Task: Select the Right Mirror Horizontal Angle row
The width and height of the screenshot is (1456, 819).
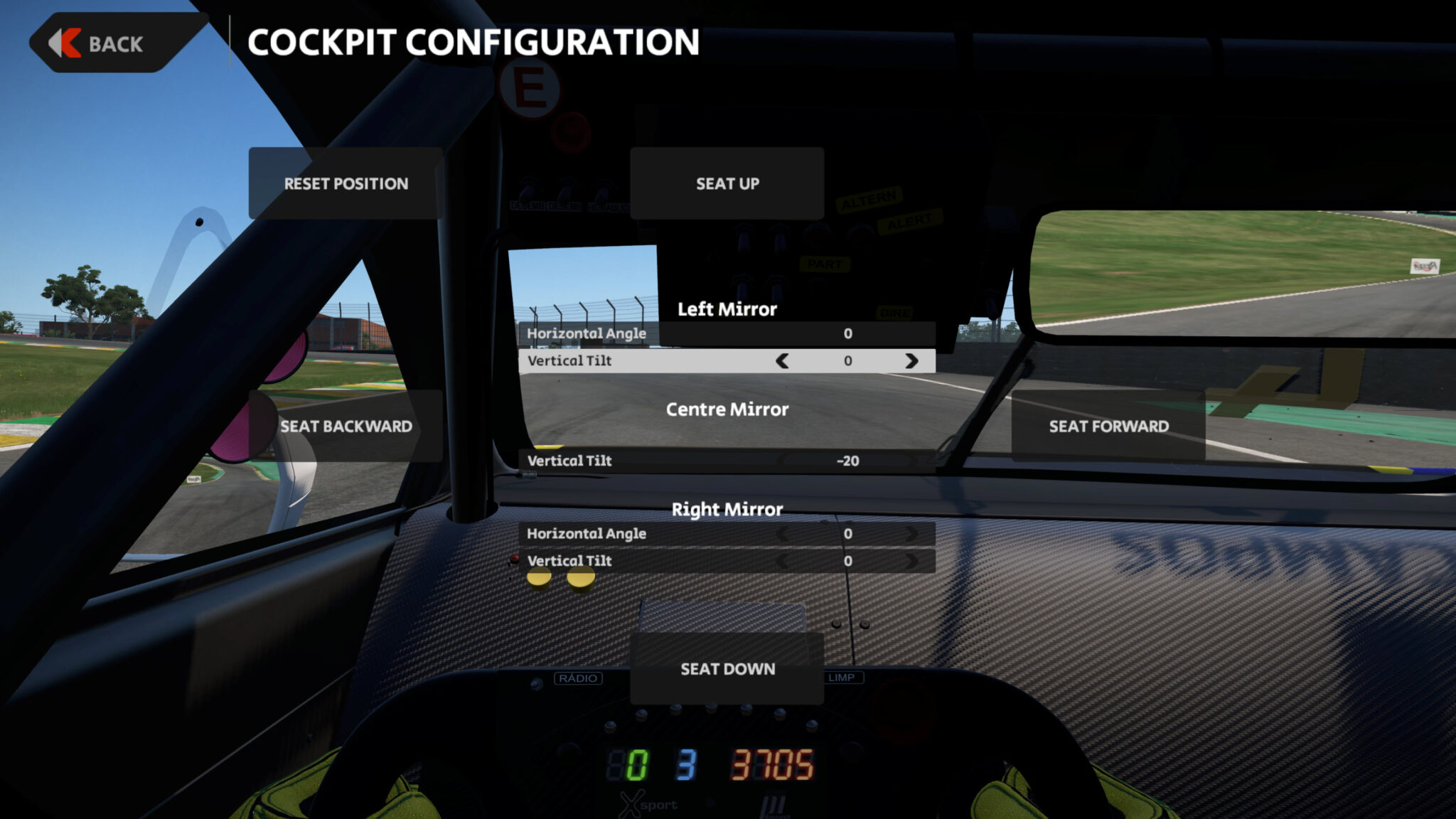Action: [727, 534]
